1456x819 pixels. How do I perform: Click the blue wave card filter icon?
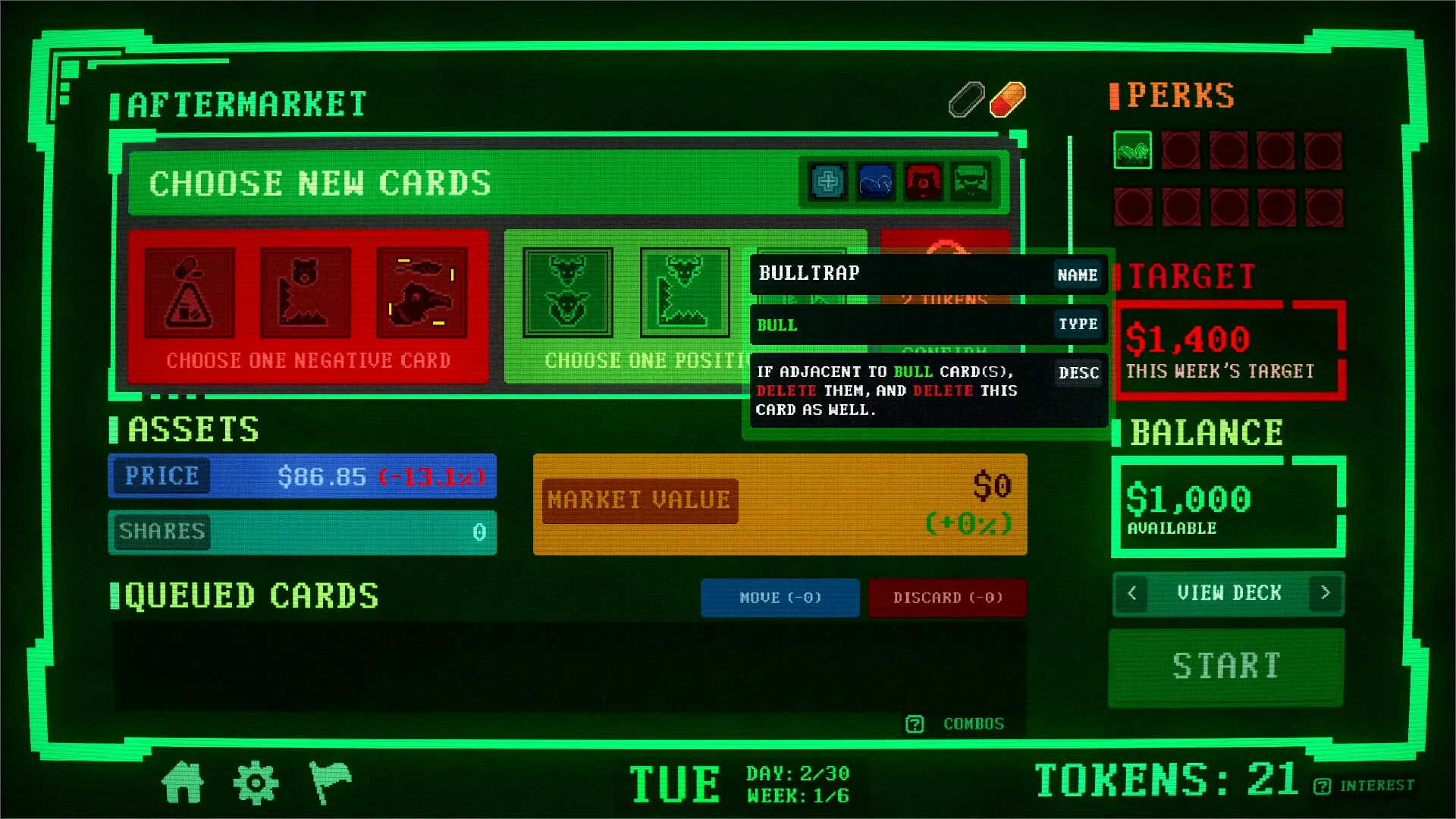click(x=874, y=182)
